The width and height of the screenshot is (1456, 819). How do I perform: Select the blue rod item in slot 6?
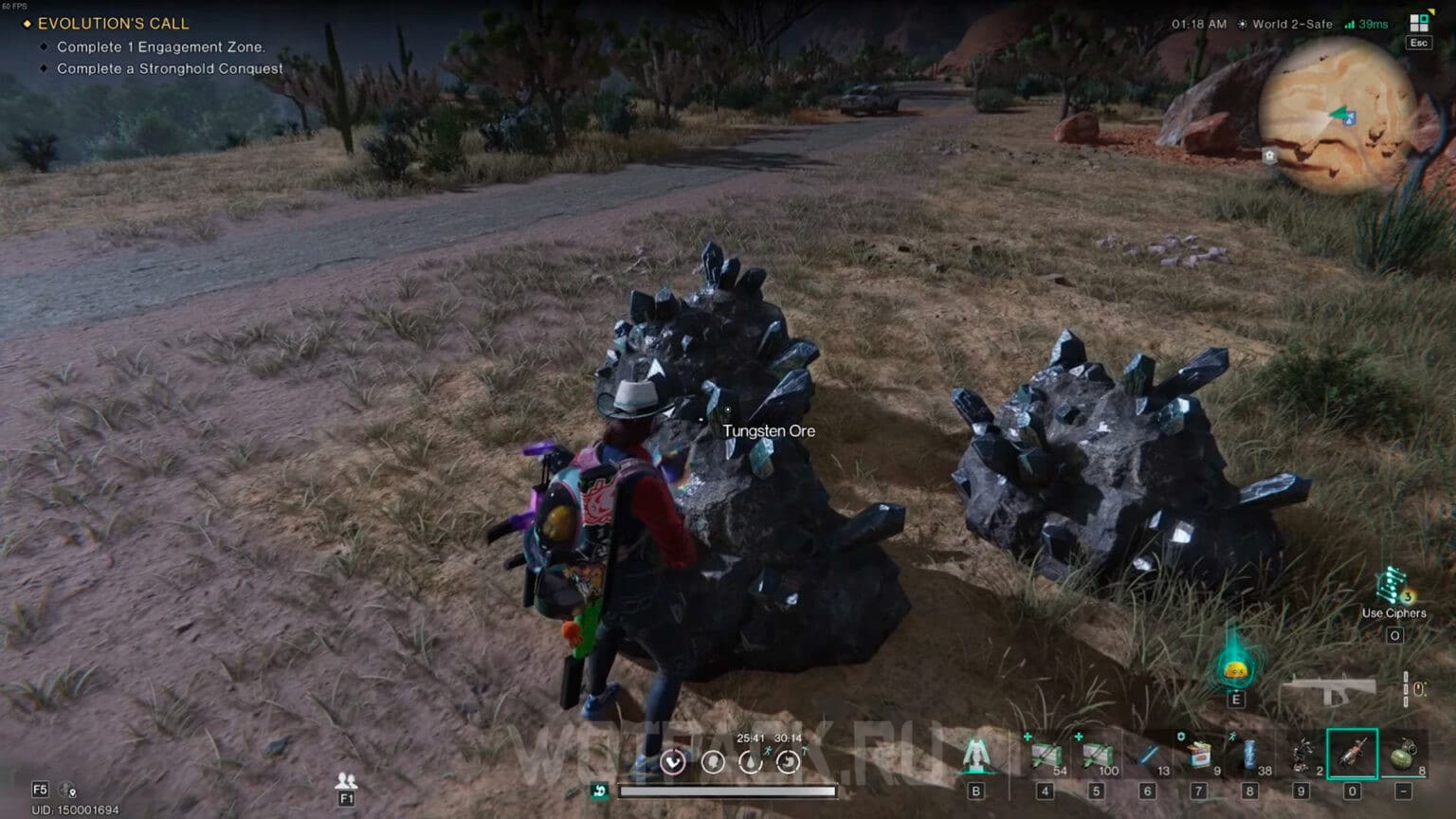click(x=1149, y=752)
